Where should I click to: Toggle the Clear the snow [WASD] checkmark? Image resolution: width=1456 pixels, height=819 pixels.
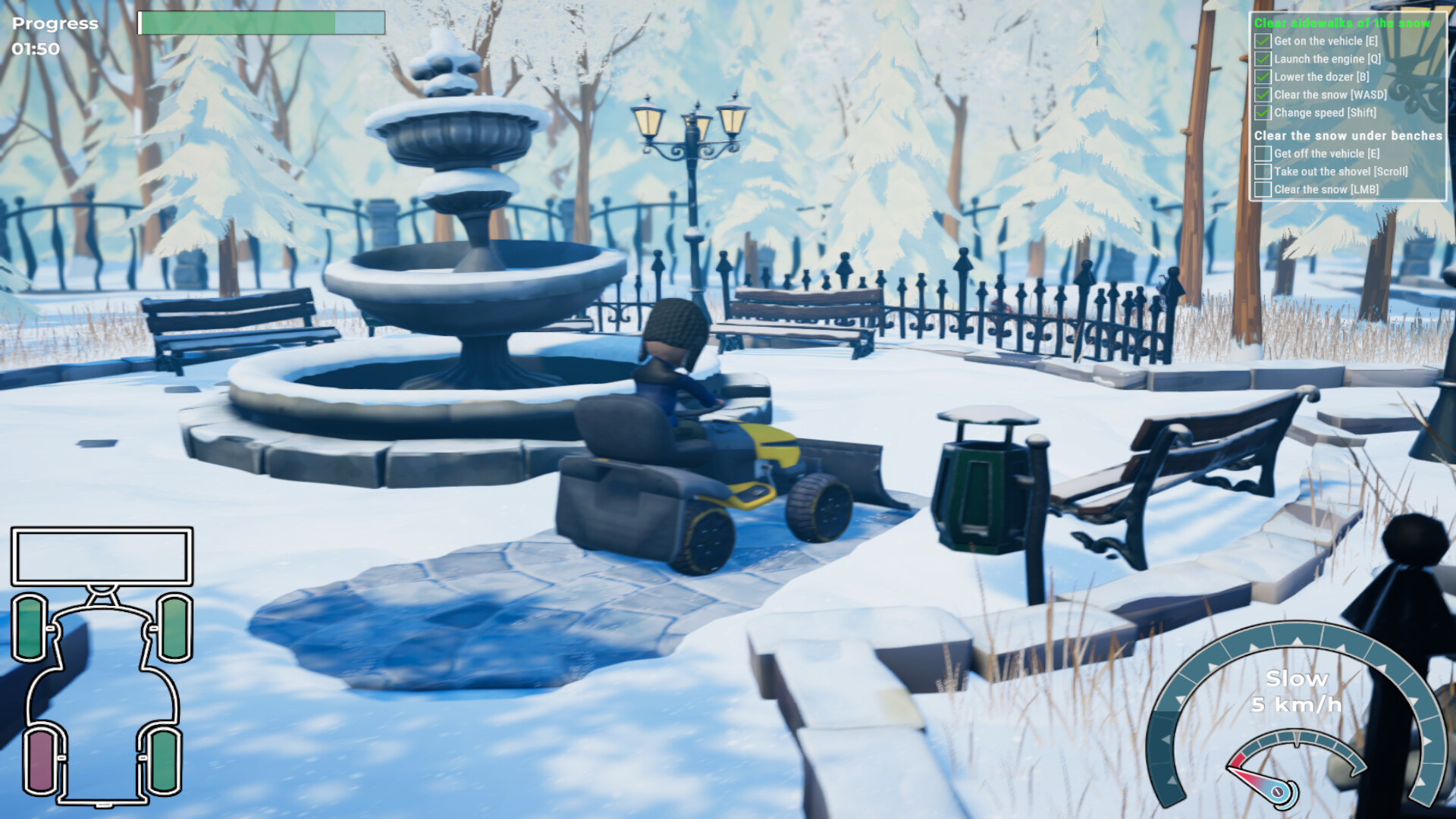click(1263, 95)
